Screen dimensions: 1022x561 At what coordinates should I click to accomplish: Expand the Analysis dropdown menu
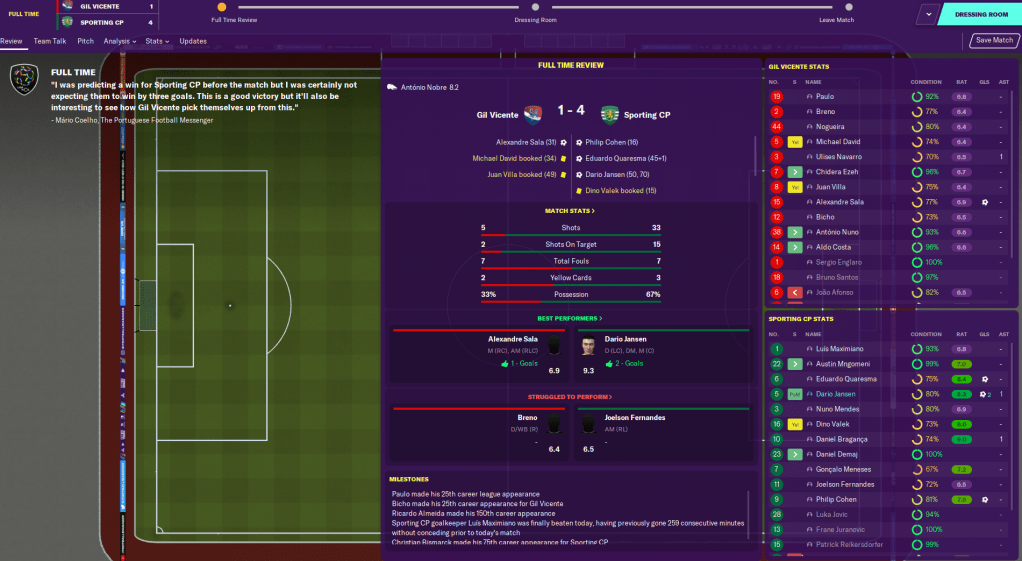coord(121,41)
